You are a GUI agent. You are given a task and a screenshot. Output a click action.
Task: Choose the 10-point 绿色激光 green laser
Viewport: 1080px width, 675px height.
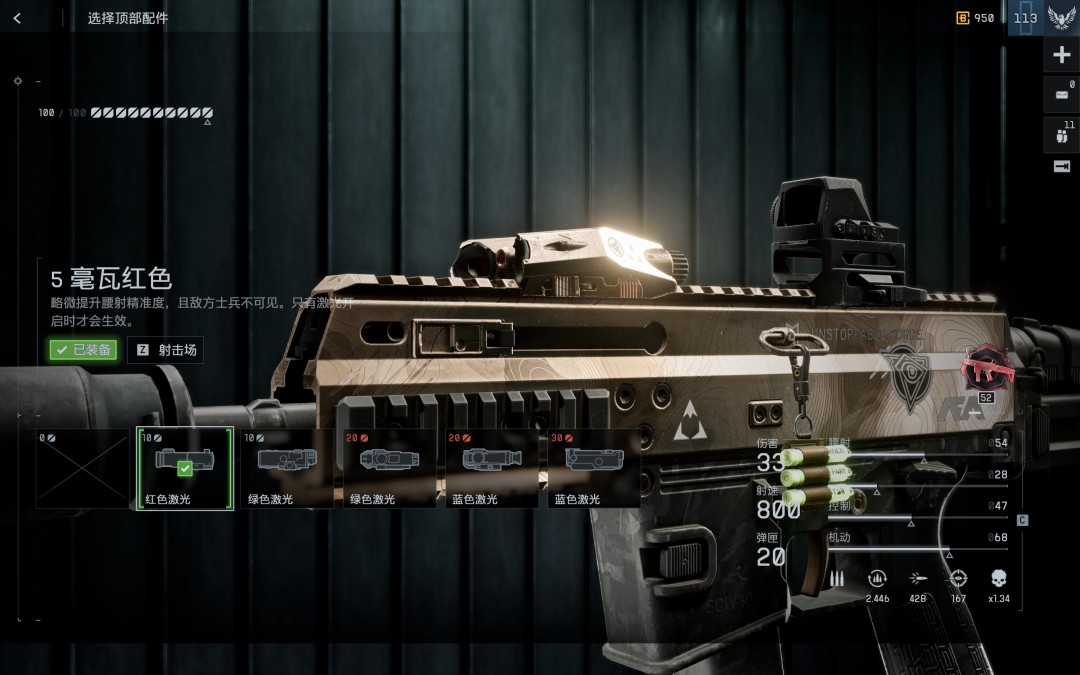[286, 468]
